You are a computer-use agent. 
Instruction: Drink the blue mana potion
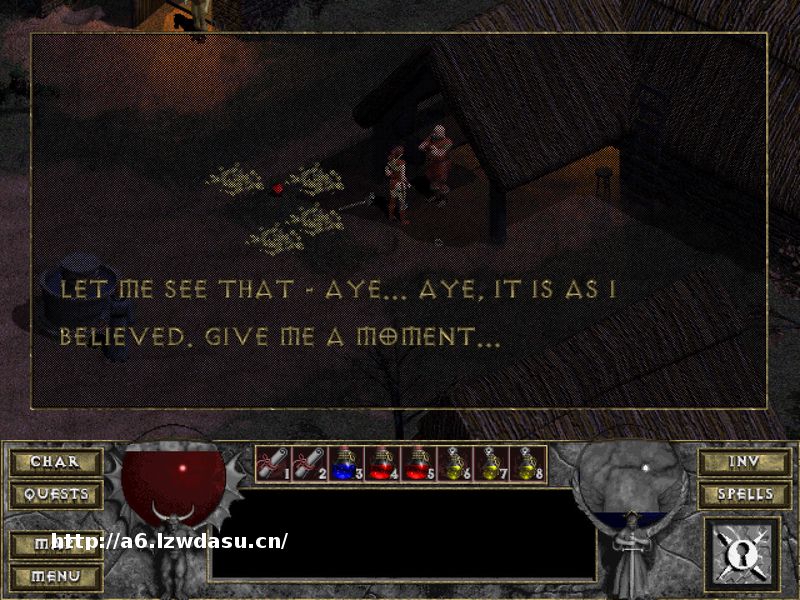[x=344, y=464]
